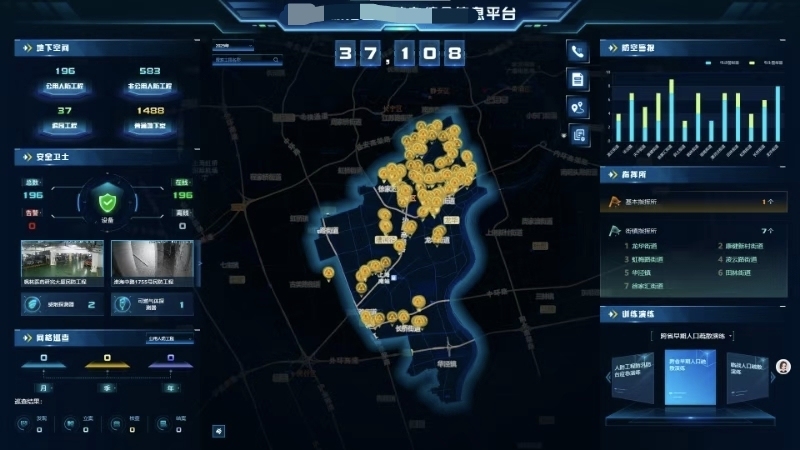Select the map location pin button
The image size is (800, 450).
577,107
